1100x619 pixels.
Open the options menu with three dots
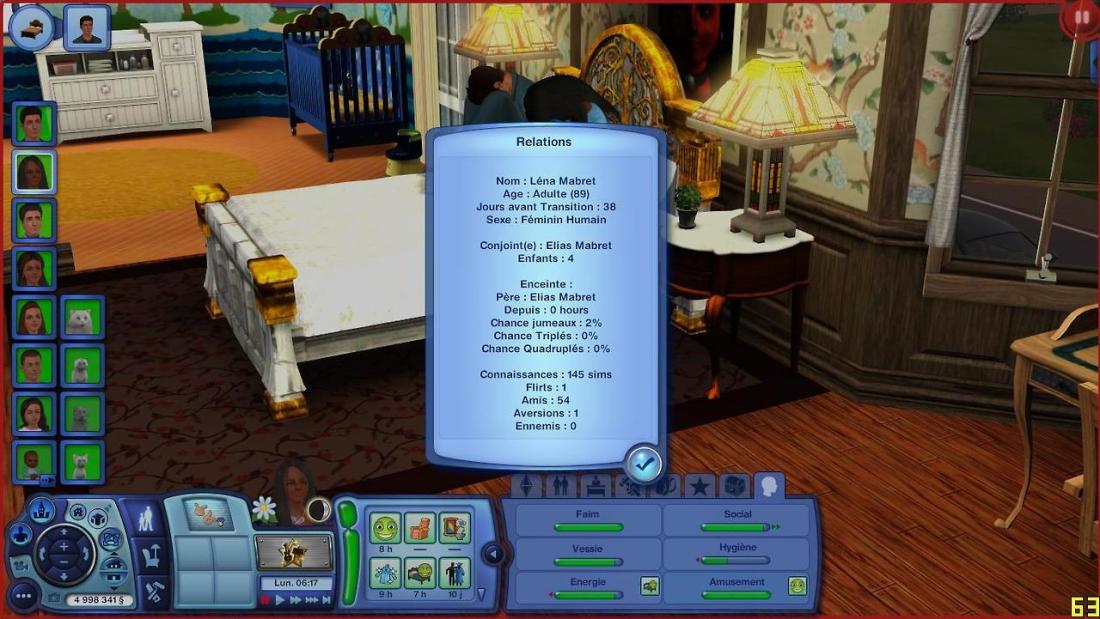(x=22, y=597)
